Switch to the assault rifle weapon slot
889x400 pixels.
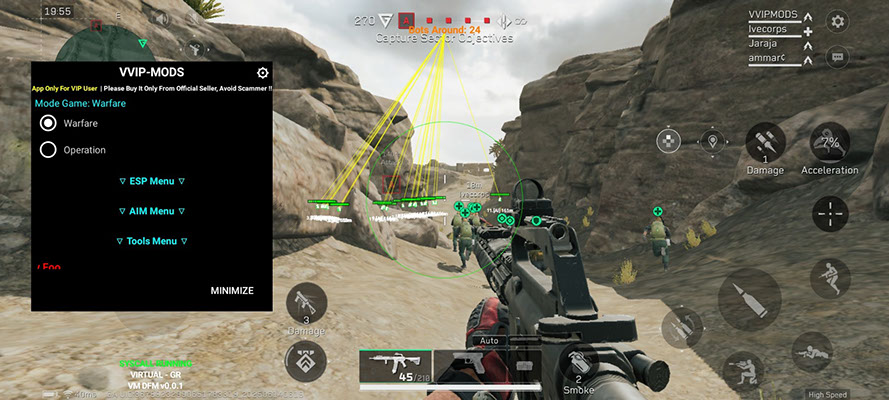pos(395,368)
